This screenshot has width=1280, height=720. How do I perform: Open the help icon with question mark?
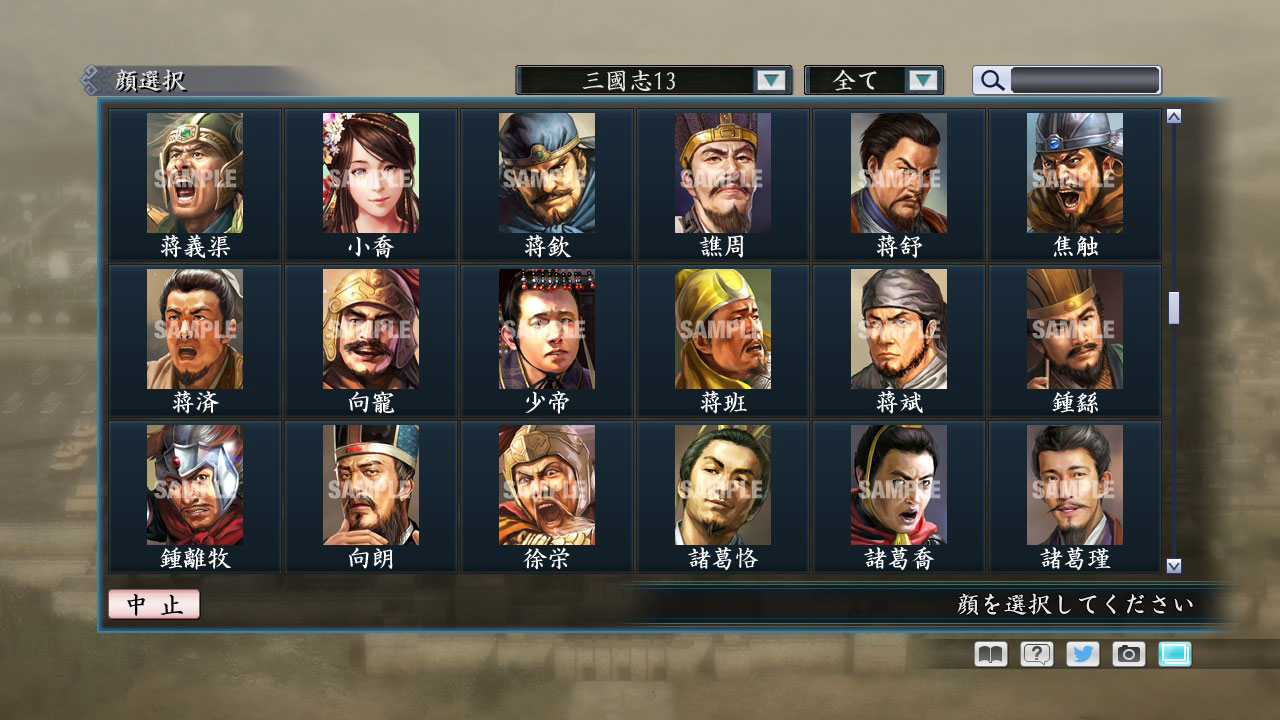pyautogui.click(x=1035, y=654)
